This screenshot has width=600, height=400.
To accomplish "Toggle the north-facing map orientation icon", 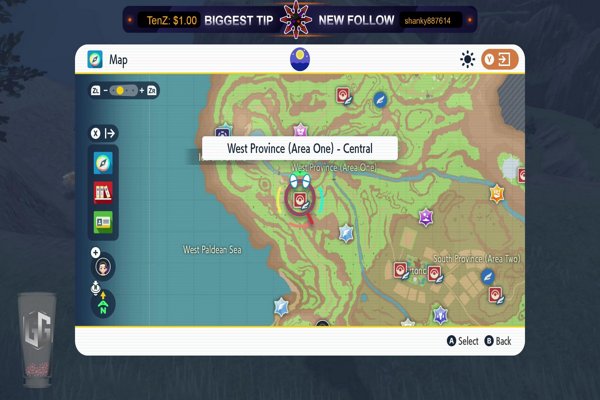I will (102, 301).
